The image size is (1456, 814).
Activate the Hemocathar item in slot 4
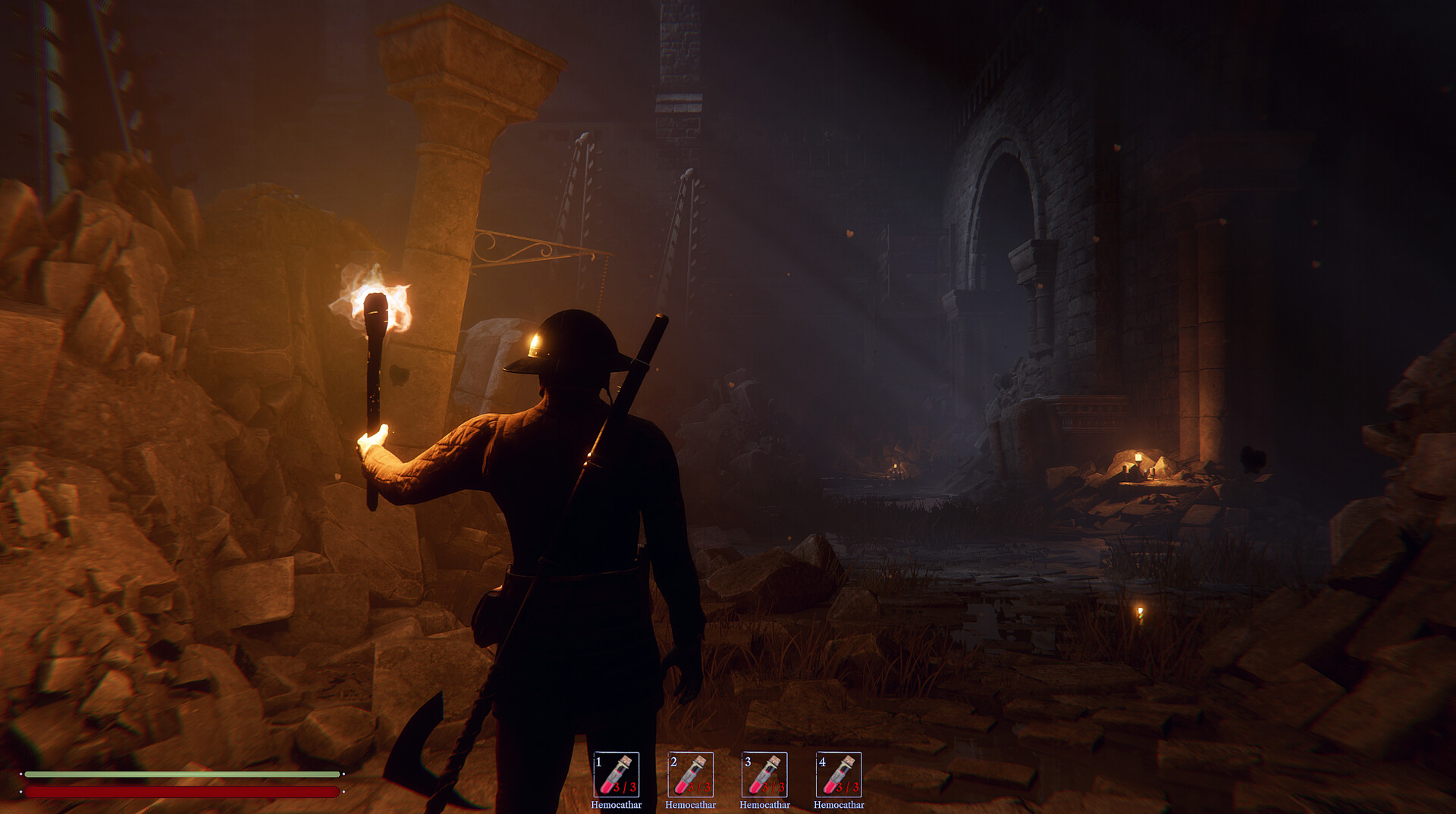pos(839,774)
